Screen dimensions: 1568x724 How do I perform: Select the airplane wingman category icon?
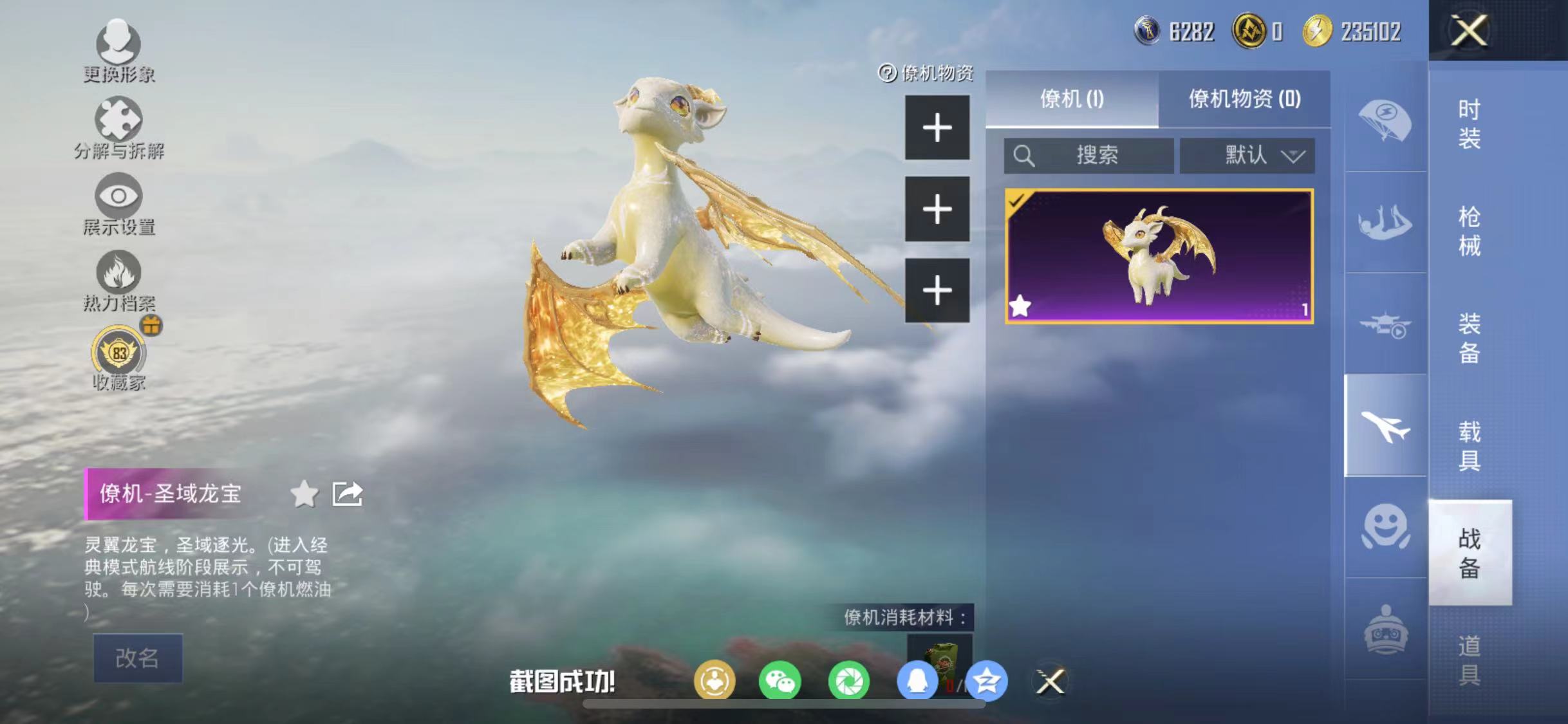click(x=1384, y=425)
